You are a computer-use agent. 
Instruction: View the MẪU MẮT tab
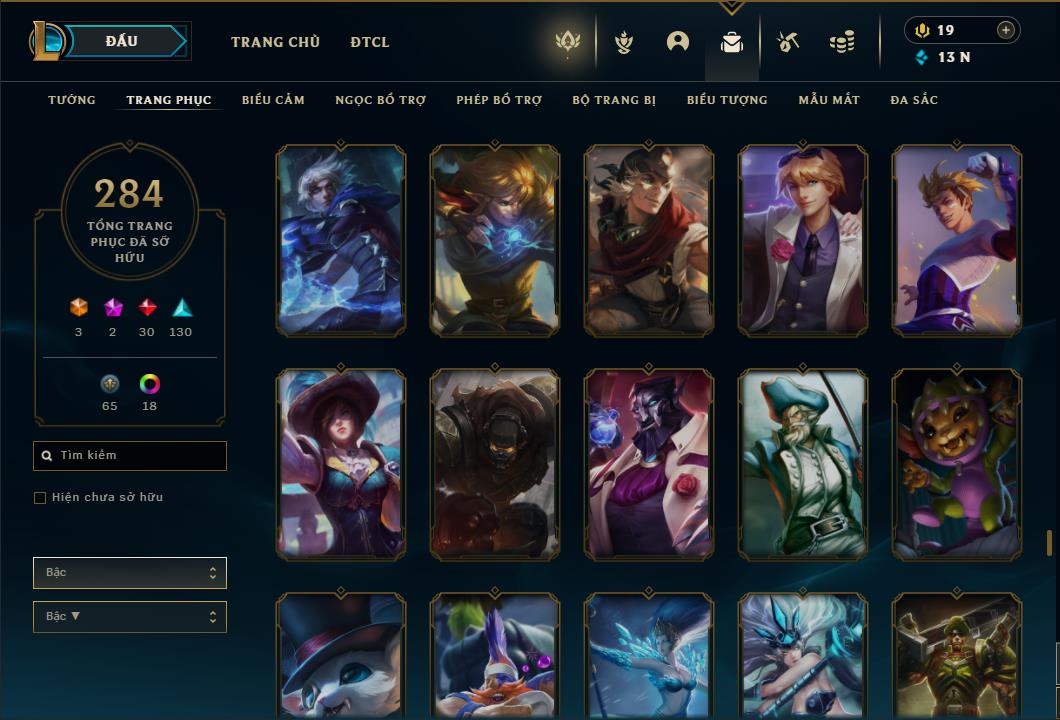tap(829, 100)
